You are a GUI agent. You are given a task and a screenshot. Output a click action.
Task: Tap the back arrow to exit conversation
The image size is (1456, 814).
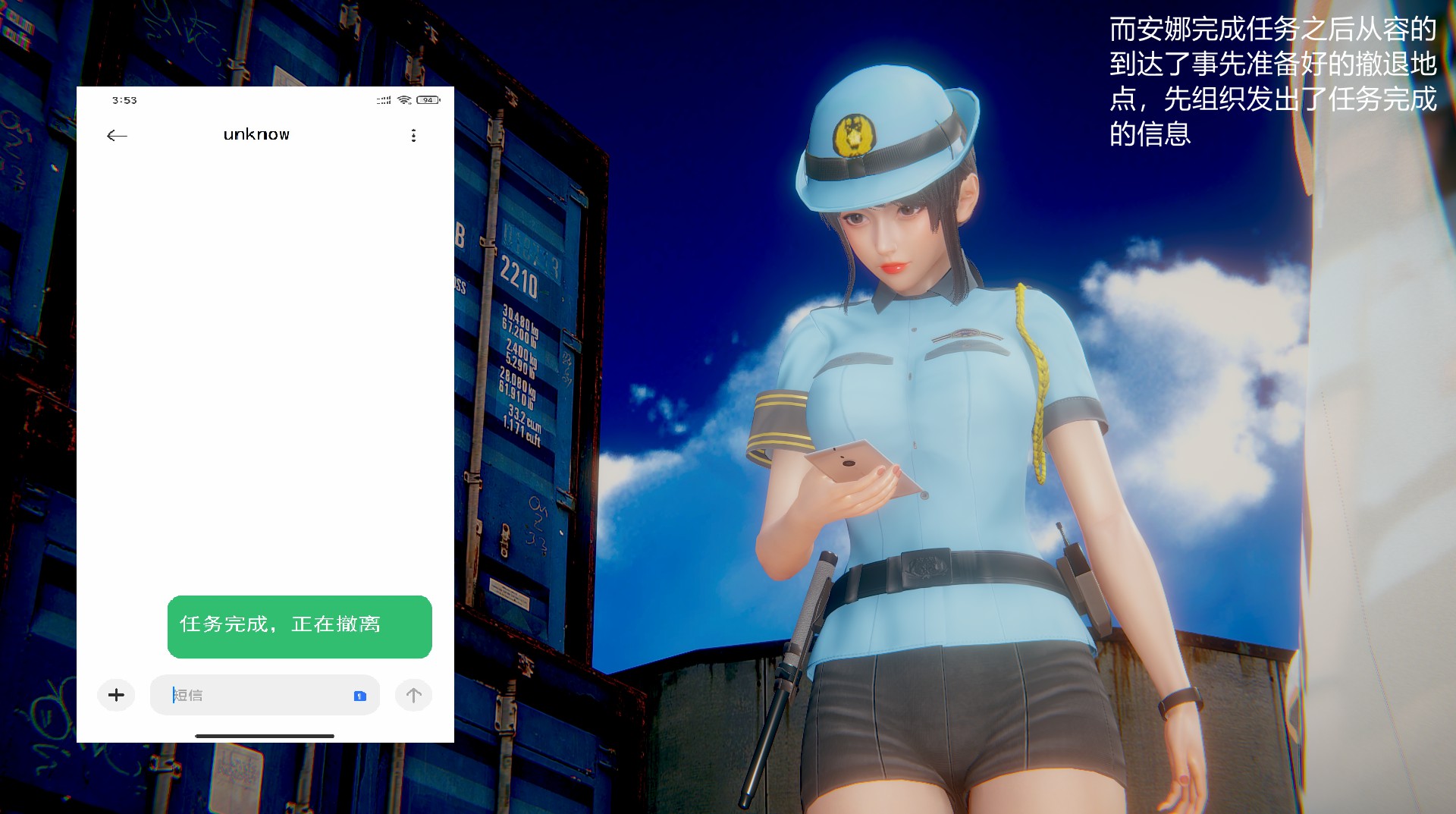coord(116,134)
